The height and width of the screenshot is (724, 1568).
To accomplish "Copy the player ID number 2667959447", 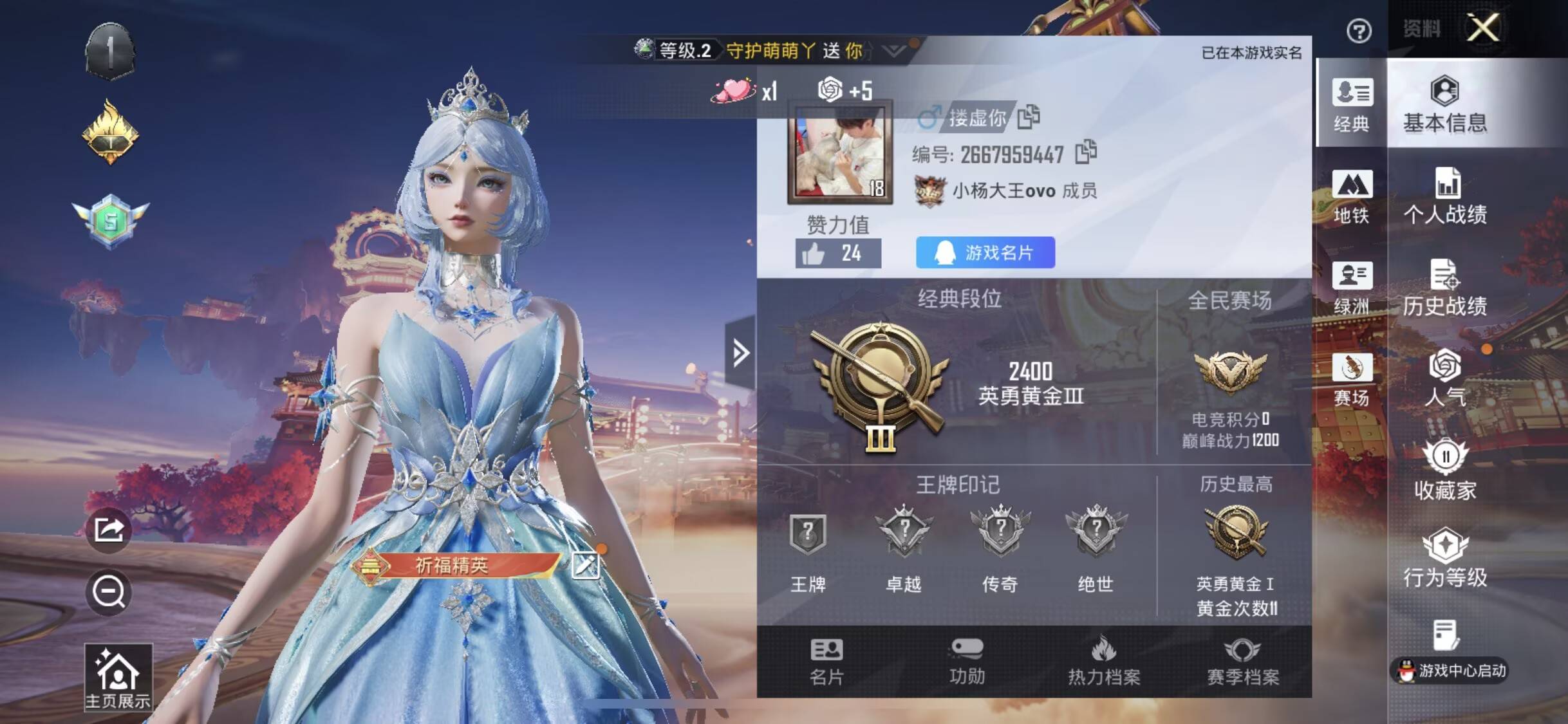I will pyautogui.click(x=1086, y=153).
